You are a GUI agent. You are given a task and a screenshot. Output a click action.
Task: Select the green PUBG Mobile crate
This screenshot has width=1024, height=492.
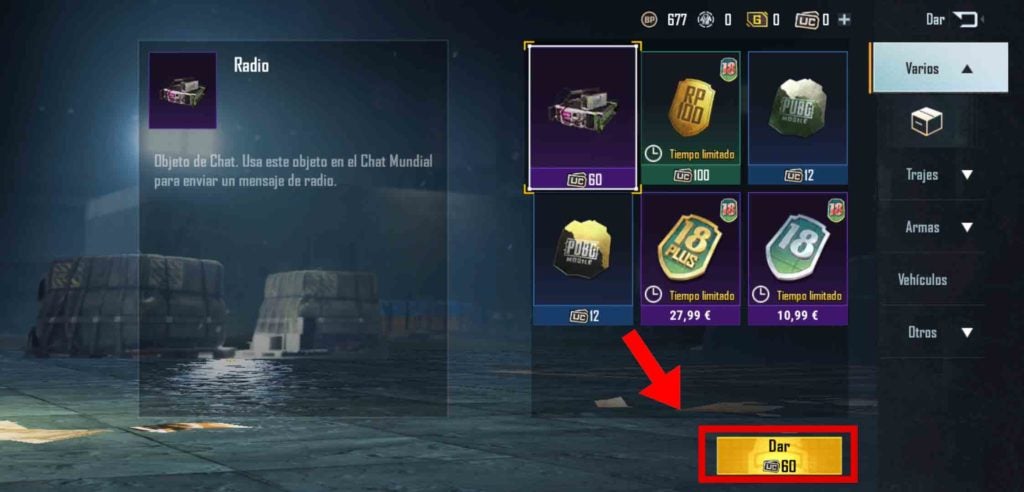[797, 114]
